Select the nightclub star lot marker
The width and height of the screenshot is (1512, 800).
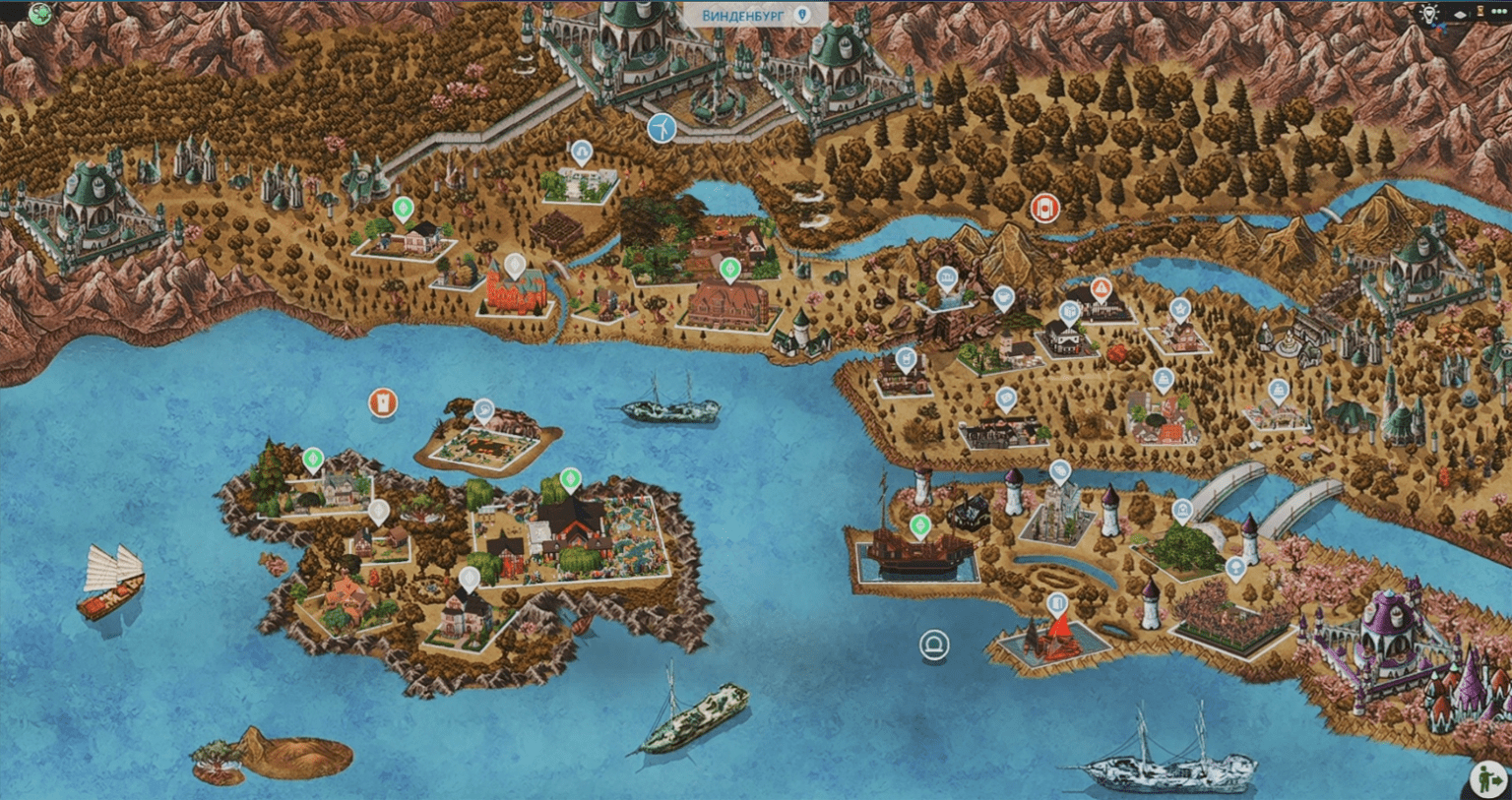(1179, 308)
